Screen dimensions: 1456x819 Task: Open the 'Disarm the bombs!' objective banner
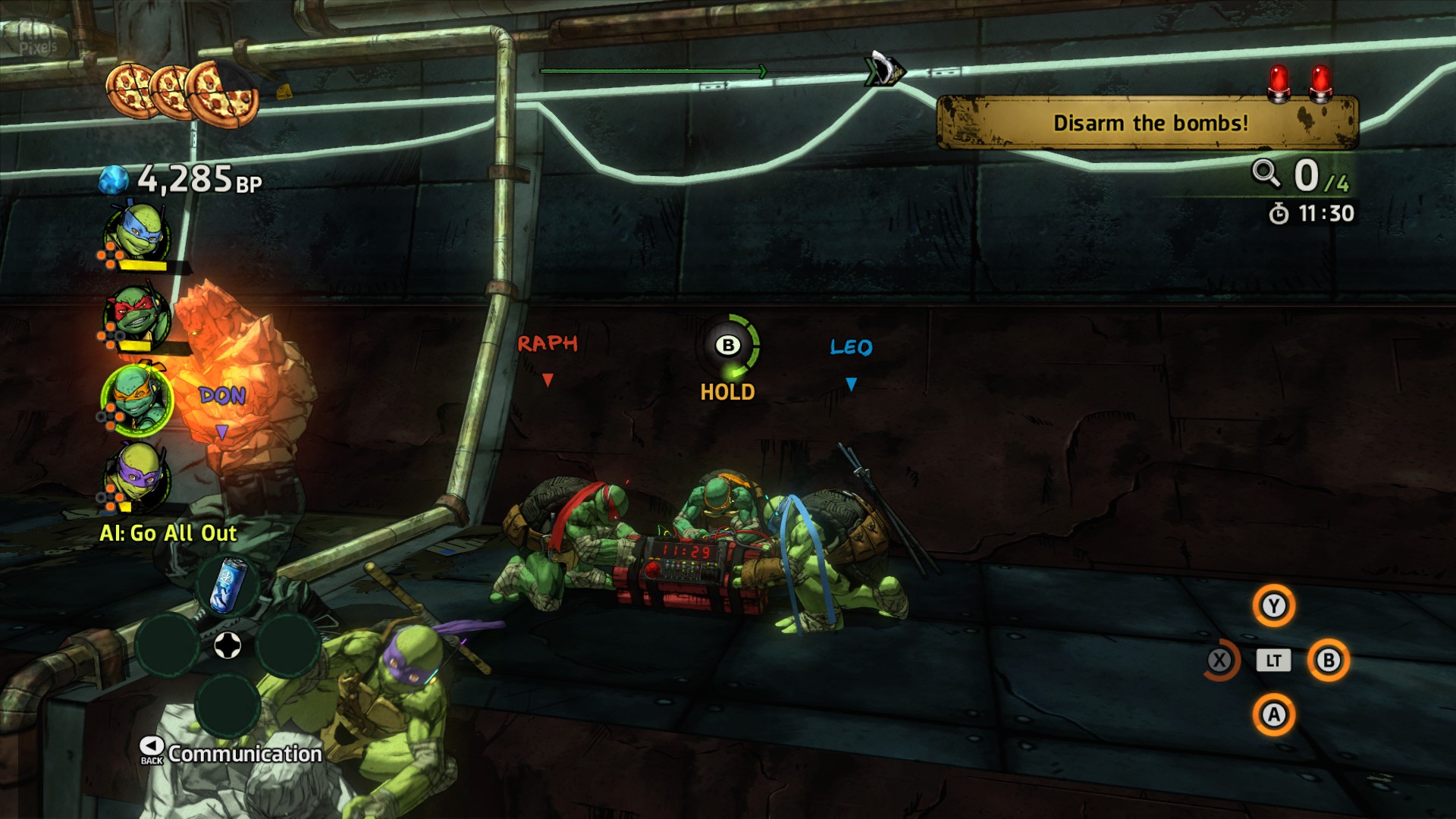1148,123
